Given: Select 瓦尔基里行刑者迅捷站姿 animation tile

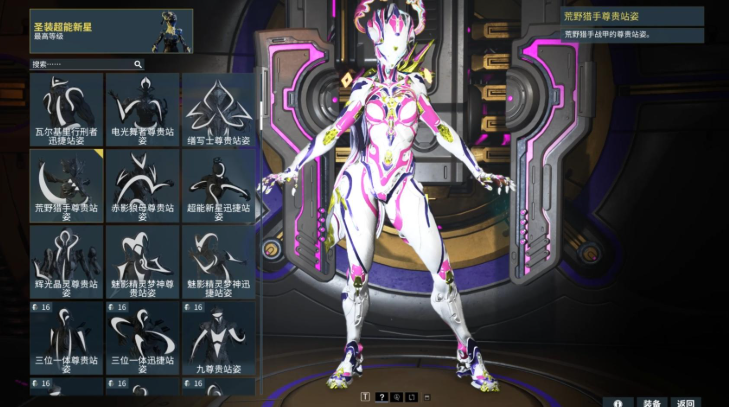Looking at the screenshot, I should [x=66, y=110].
